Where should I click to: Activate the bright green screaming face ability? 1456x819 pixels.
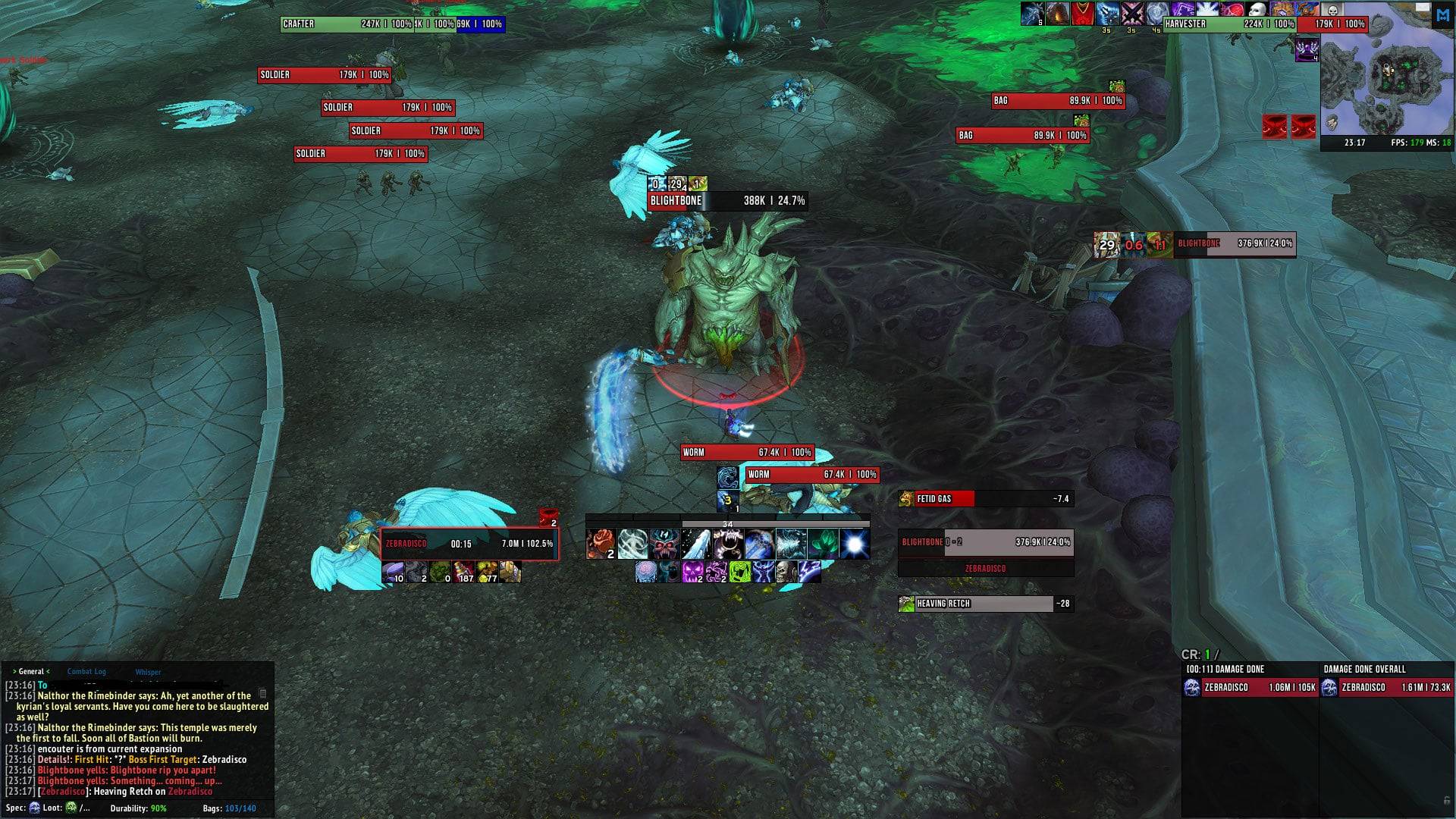tap(740, 572)
